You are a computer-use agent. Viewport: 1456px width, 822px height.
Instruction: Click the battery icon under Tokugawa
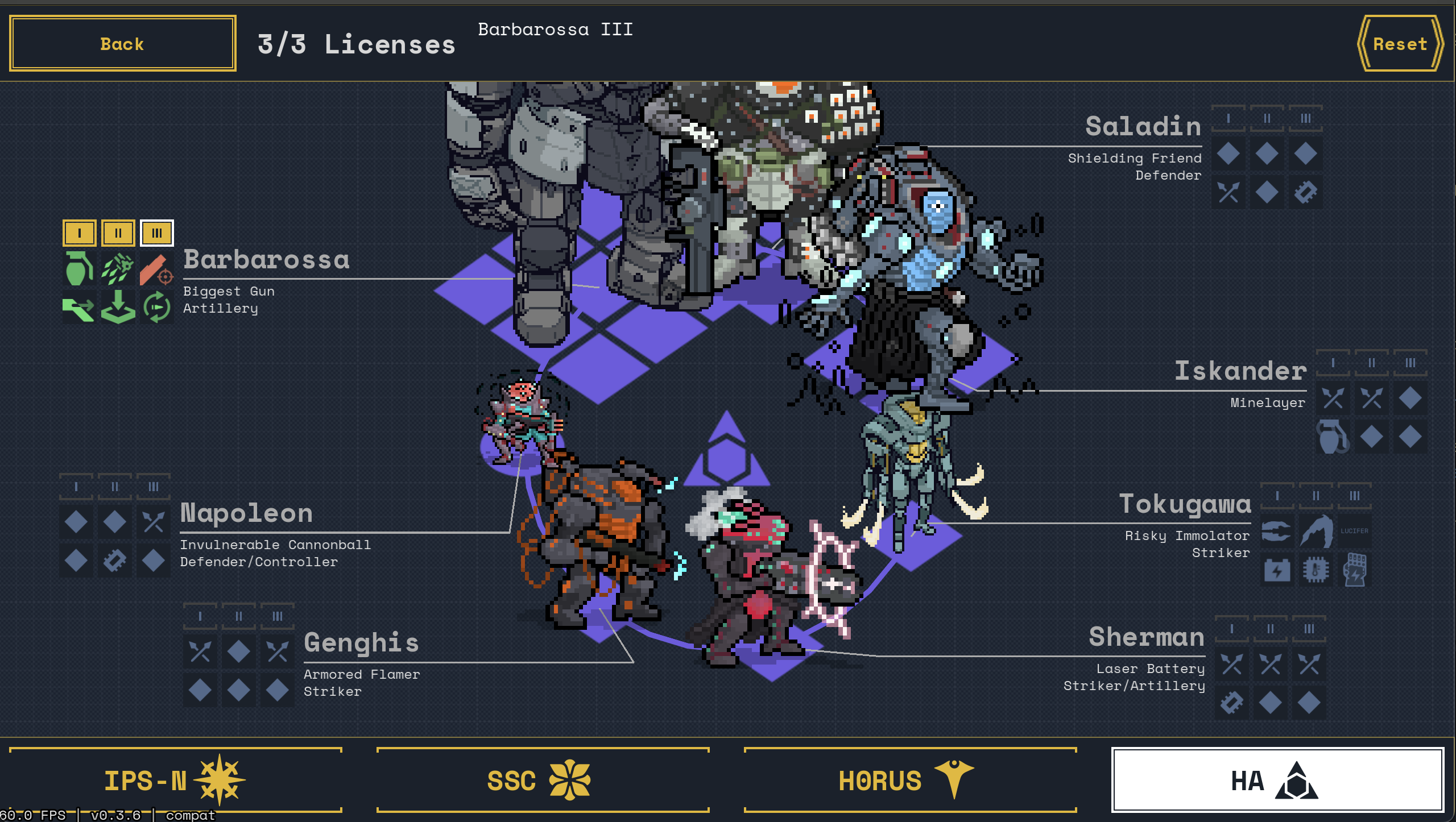1277,570
